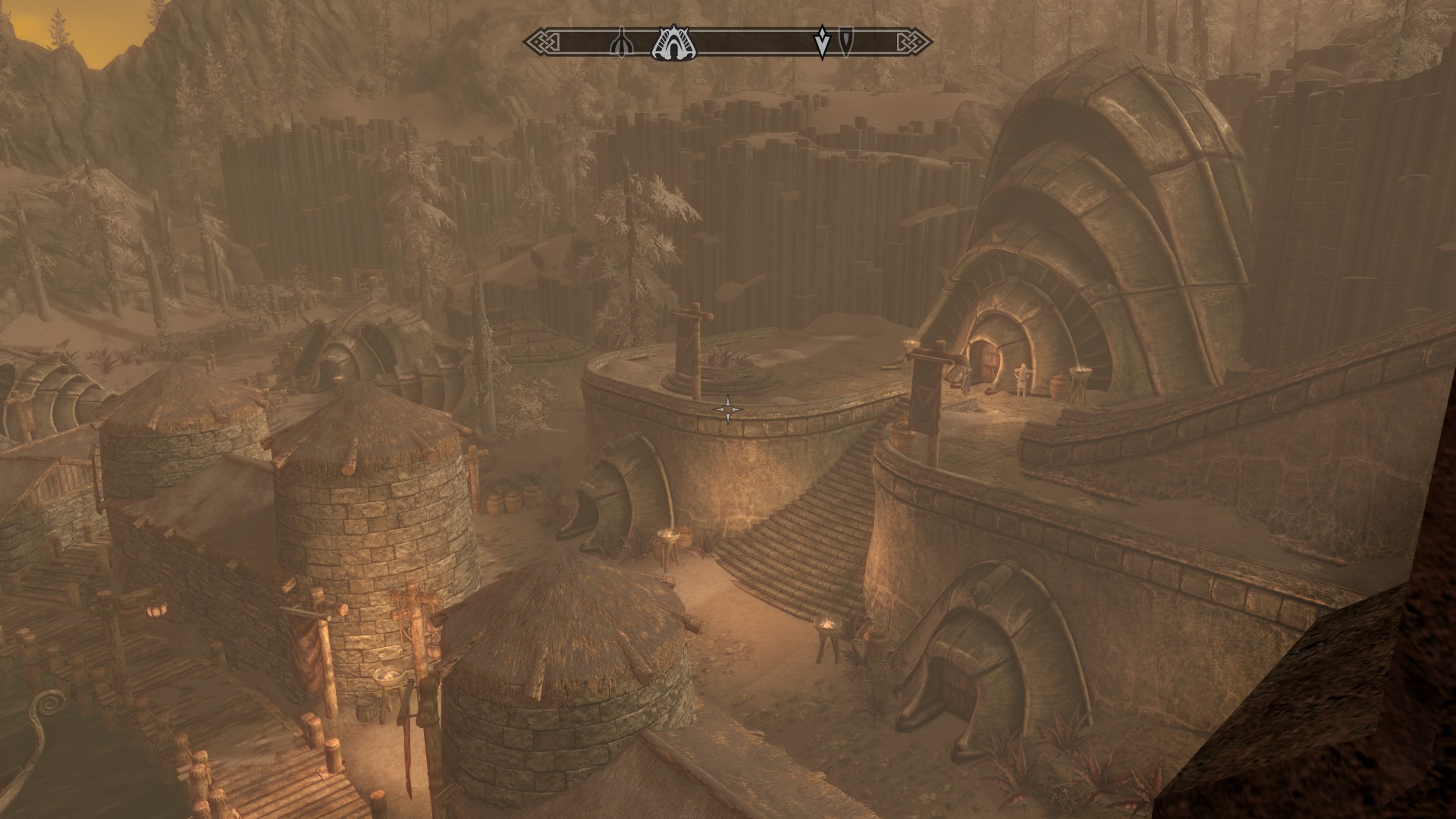Select the quest arrow marker on compass
The image size is (1456, 819).
[822, 42]
